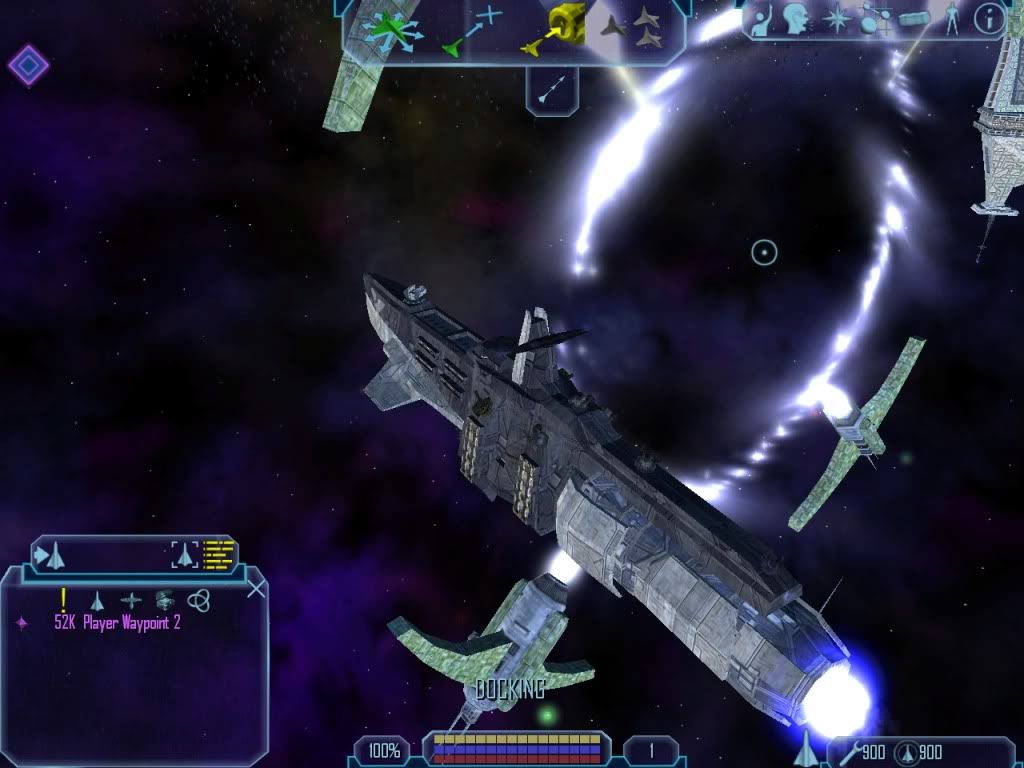
Task: Filter contact list to ships
Action: (97, 600)
